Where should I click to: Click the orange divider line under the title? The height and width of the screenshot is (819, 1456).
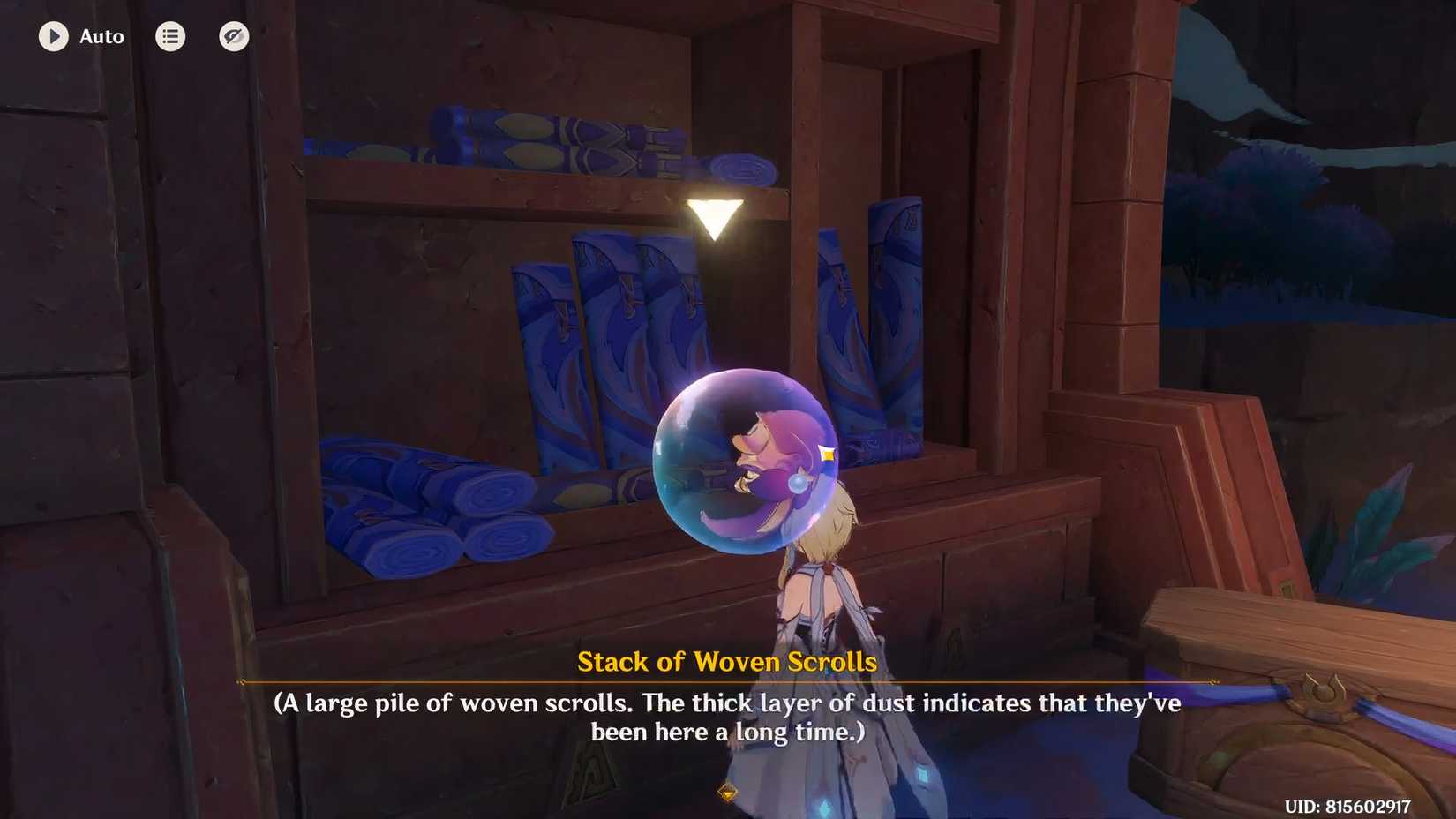click(728, 682)
